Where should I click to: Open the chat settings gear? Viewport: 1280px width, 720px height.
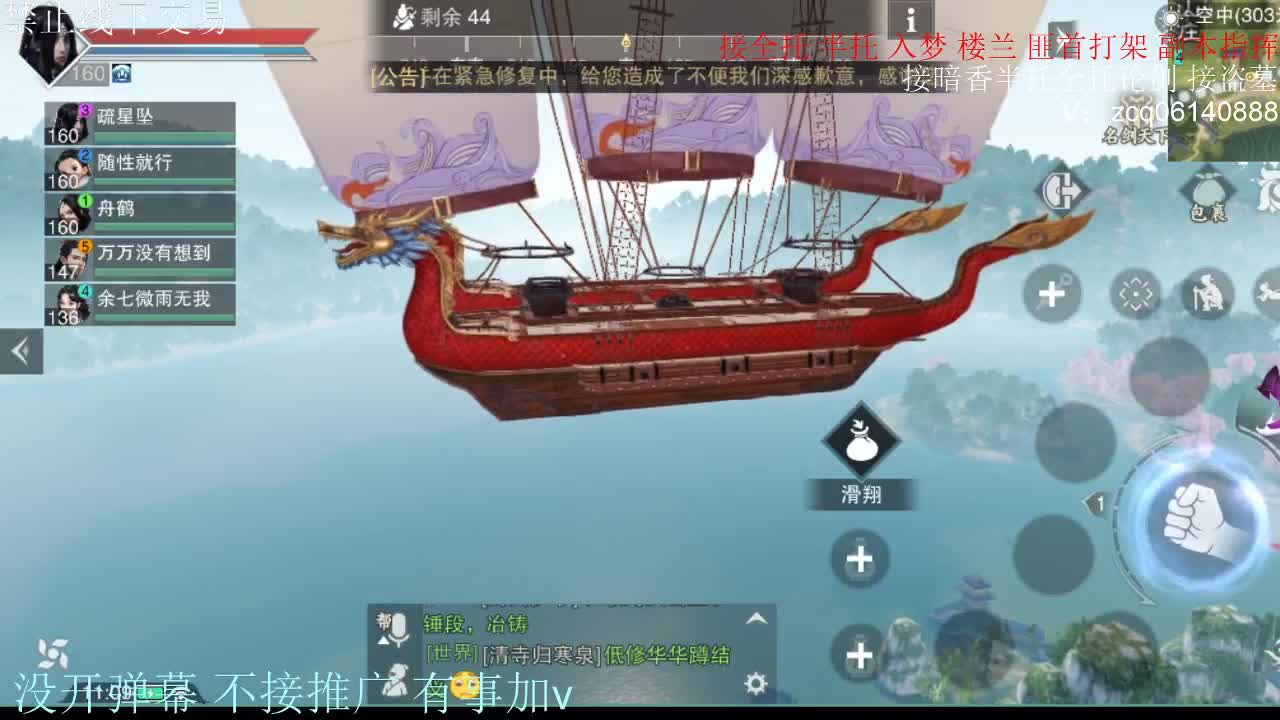(755, 682)
